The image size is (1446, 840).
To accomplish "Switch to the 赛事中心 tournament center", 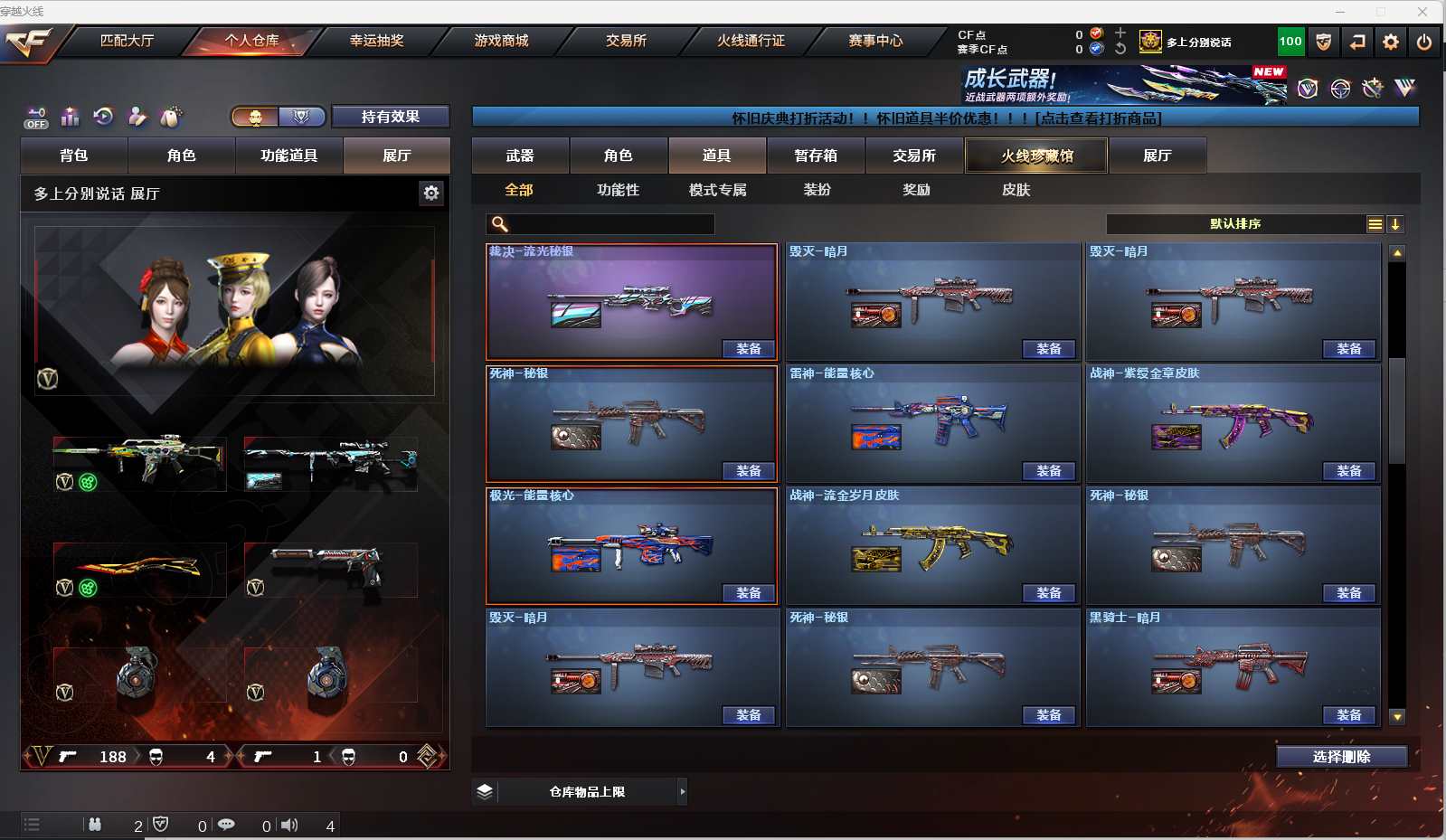I will point(875,41).
